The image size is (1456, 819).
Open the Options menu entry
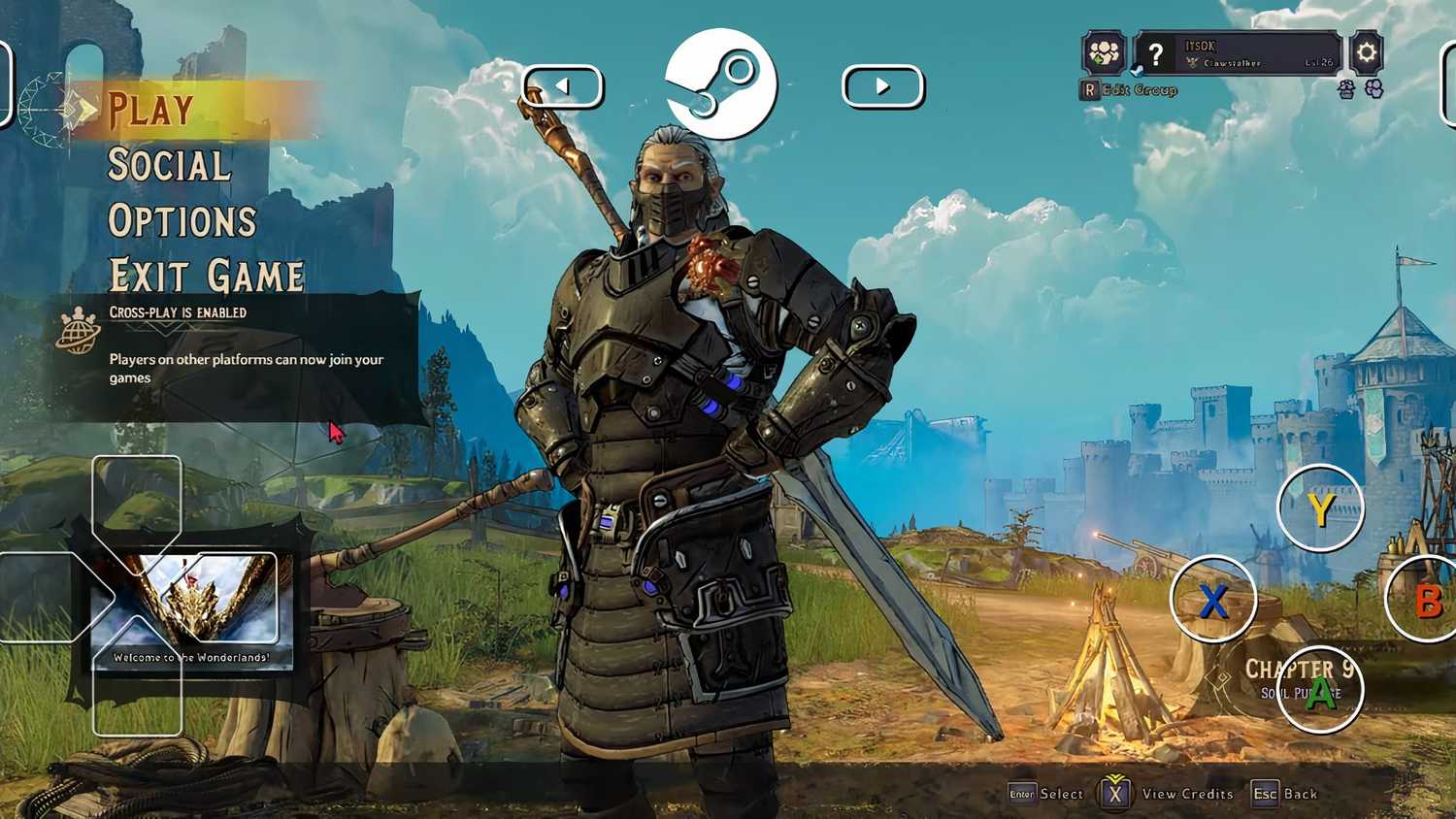coord(182,220)
